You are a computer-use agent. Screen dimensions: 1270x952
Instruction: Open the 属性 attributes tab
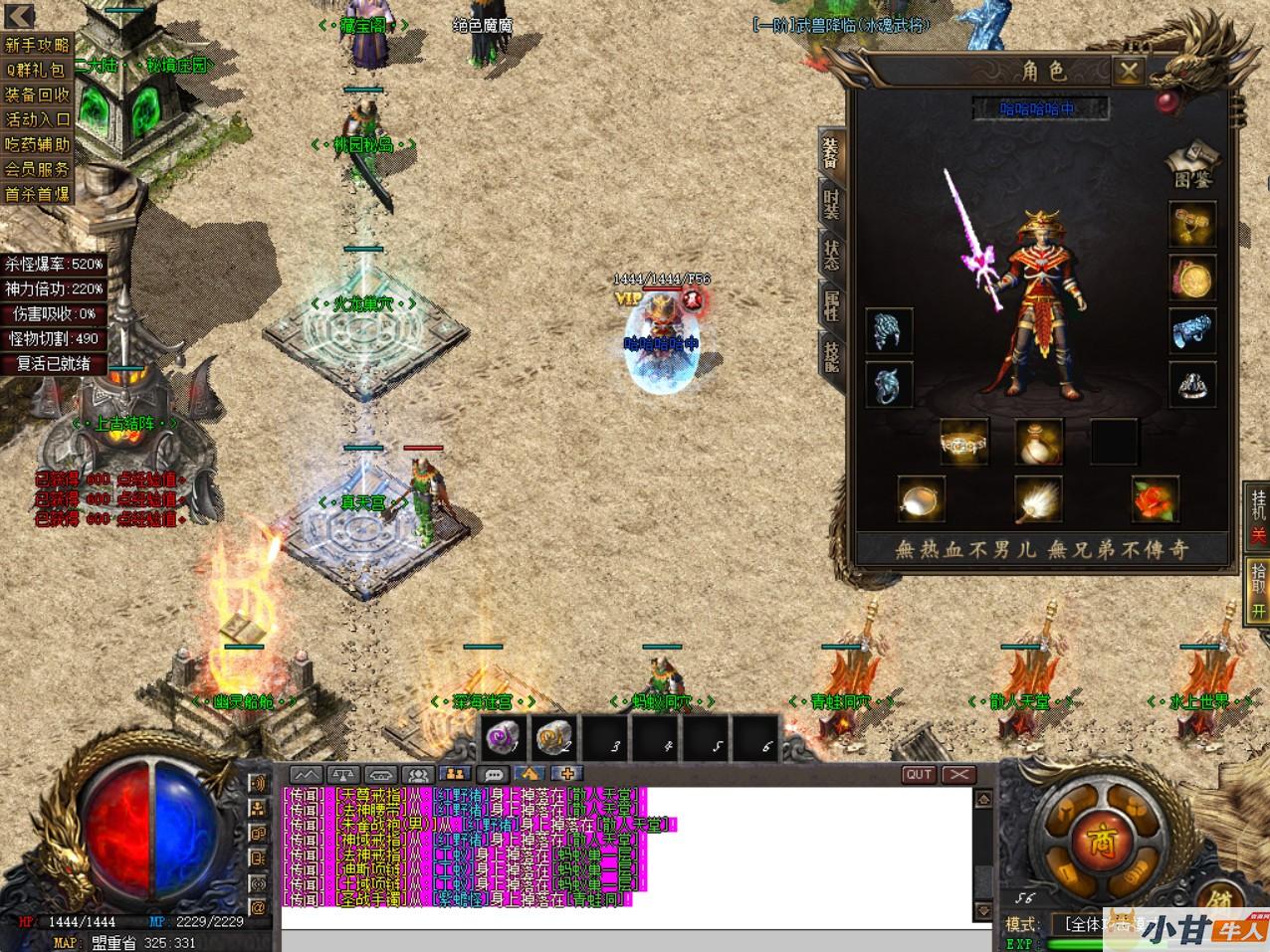click(x=831, y=303)
